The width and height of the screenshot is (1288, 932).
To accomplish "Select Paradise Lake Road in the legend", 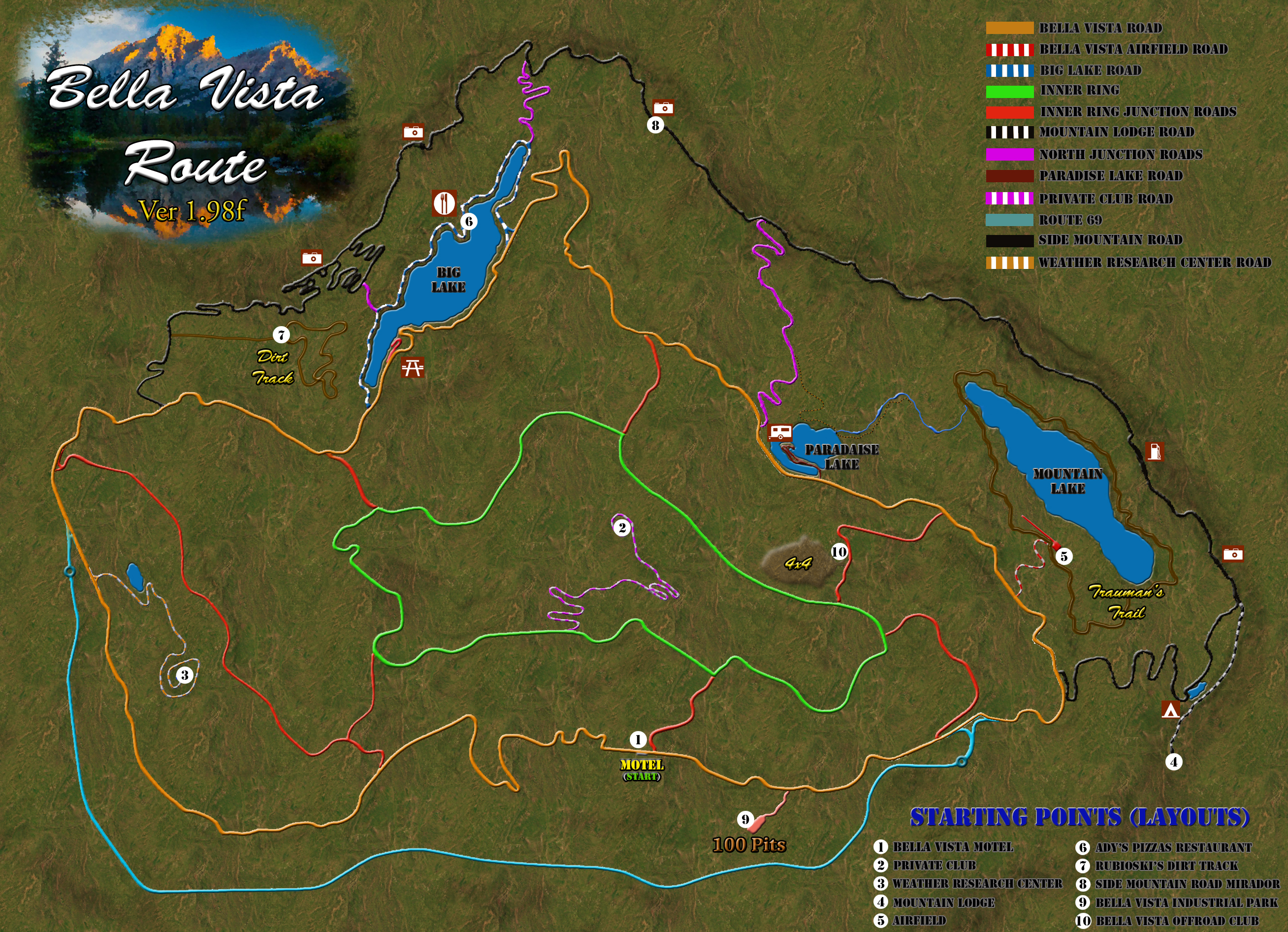I will (x=1110, y=175).
